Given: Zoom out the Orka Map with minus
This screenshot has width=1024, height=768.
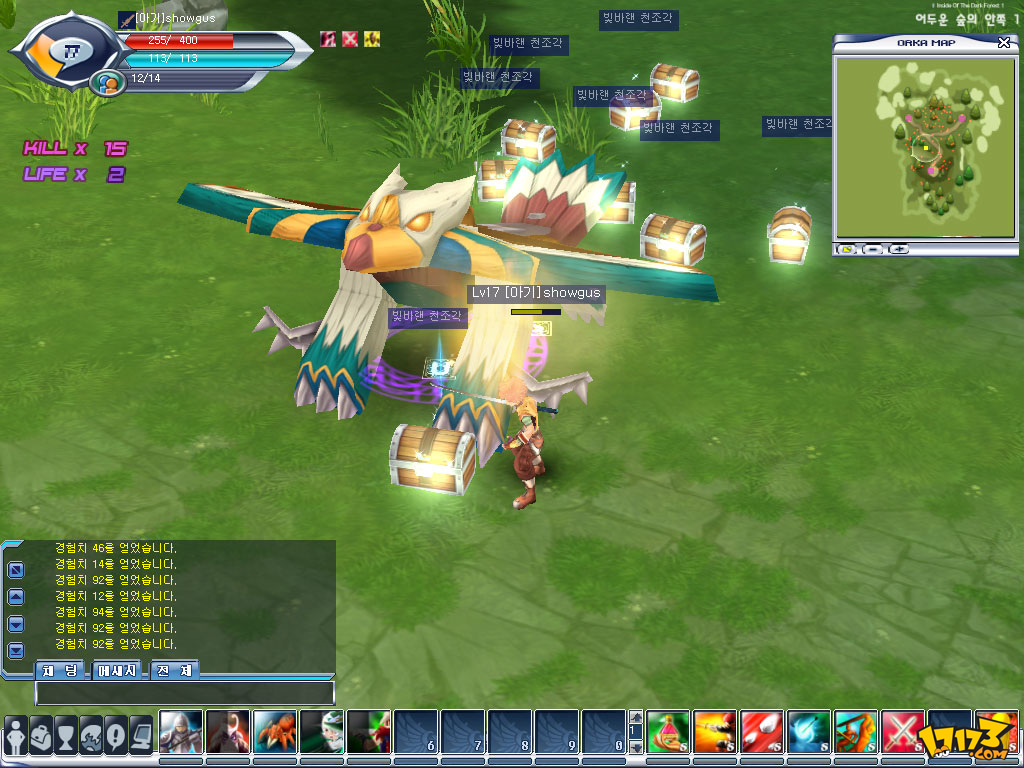Looking at the screenshot, I should point(872,248).
